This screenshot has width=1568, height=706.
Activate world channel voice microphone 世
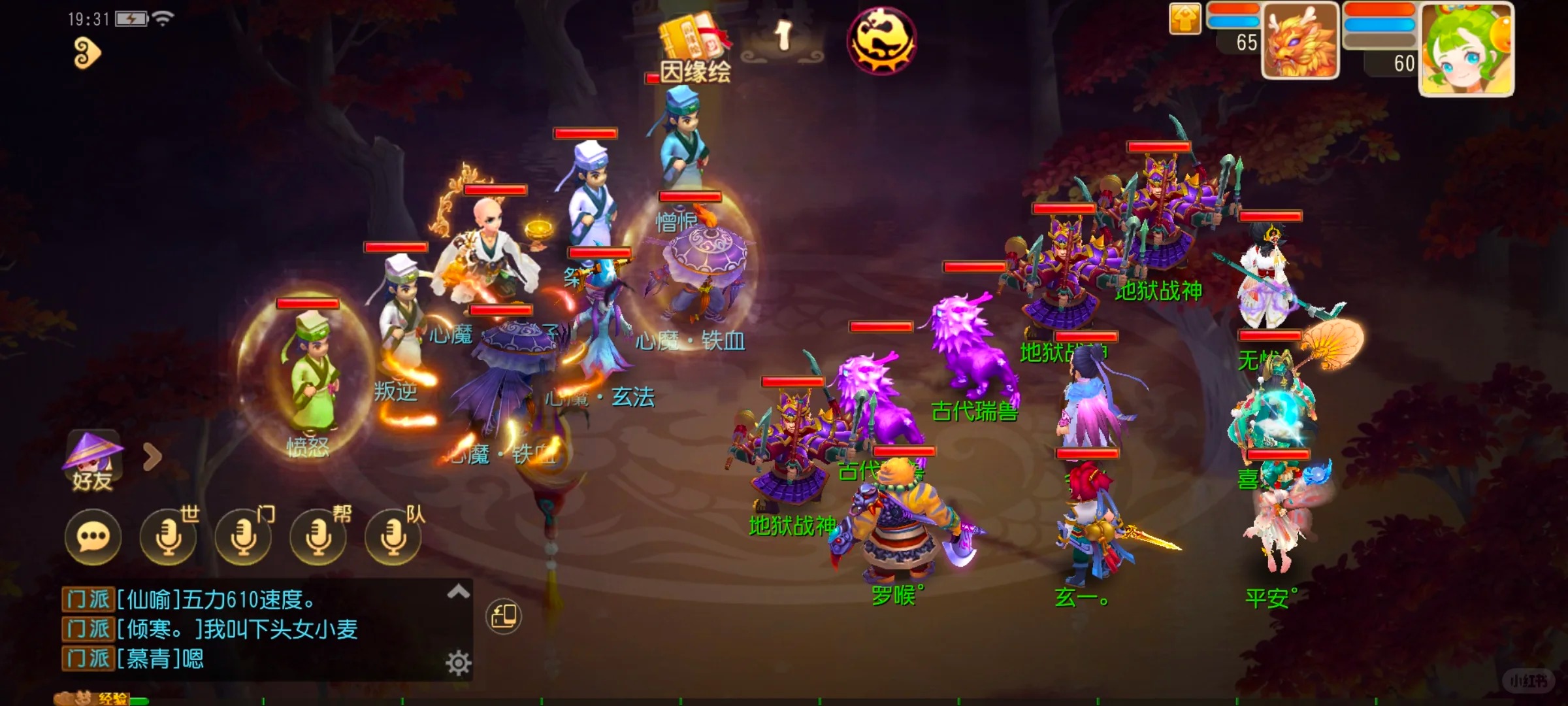(x=169, y=537)
